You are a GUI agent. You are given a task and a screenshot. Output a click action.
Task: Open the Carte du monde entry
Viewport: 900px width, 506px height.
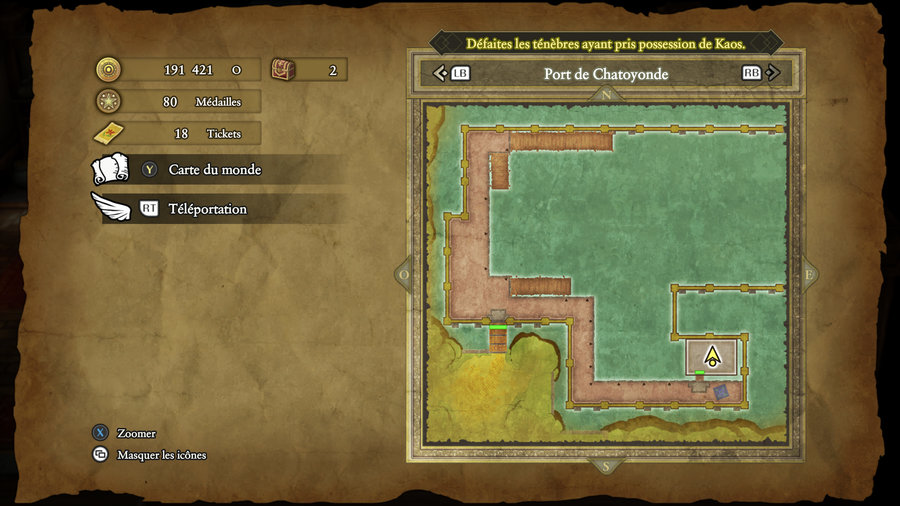pos(214,170)
